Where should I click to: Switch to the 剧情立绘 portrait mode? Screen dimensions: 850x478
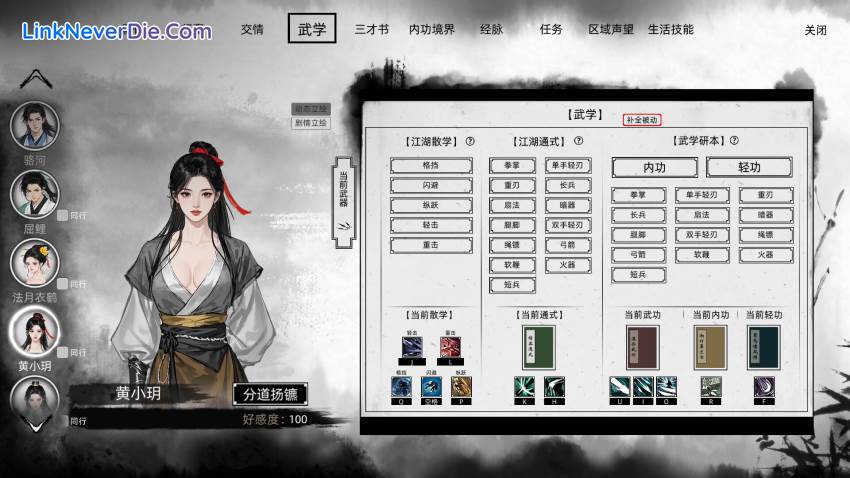pyautogui.click(x=310, y=123)
